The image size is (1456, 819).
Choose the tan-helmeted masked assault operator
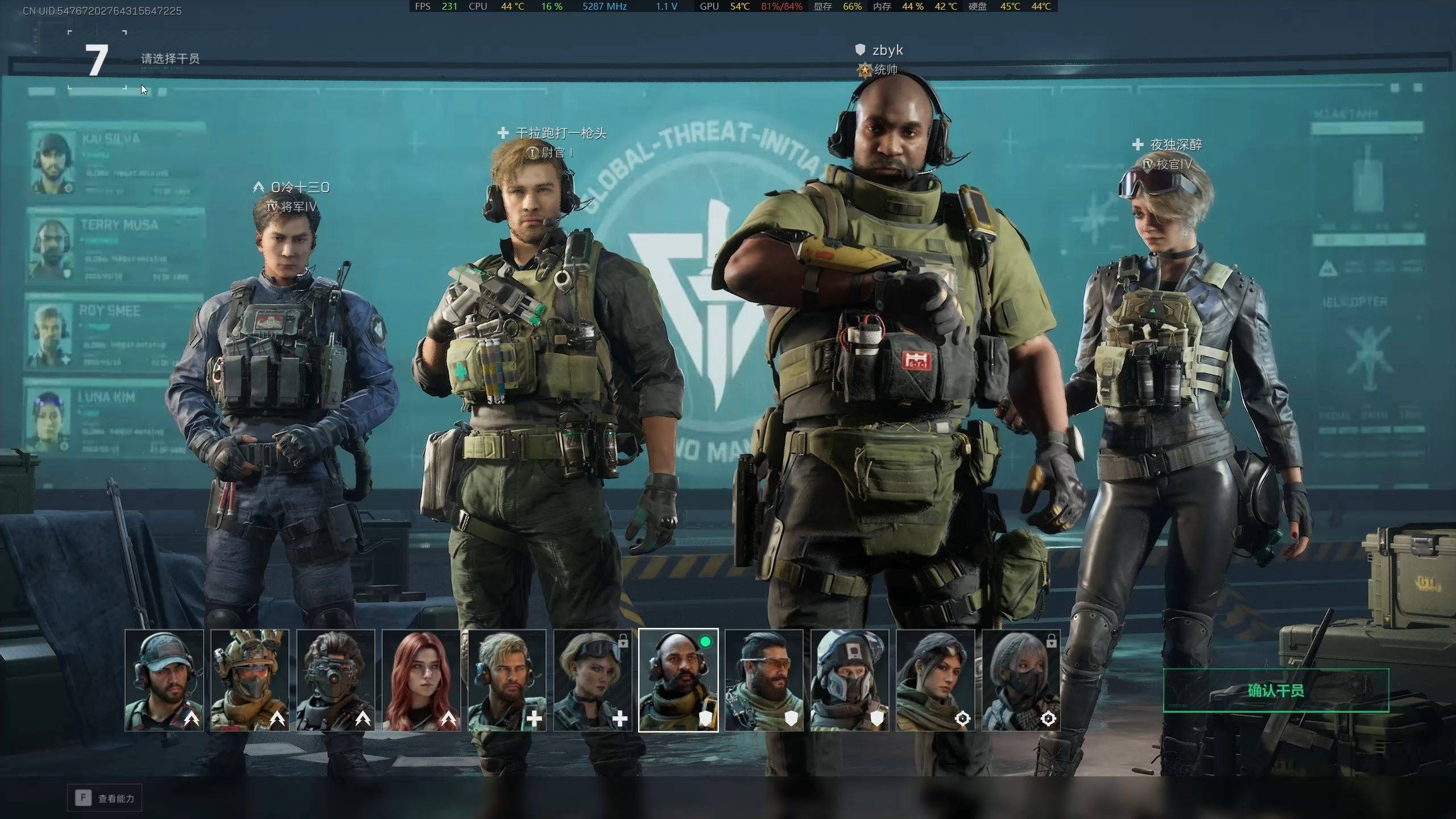point(250,680)
